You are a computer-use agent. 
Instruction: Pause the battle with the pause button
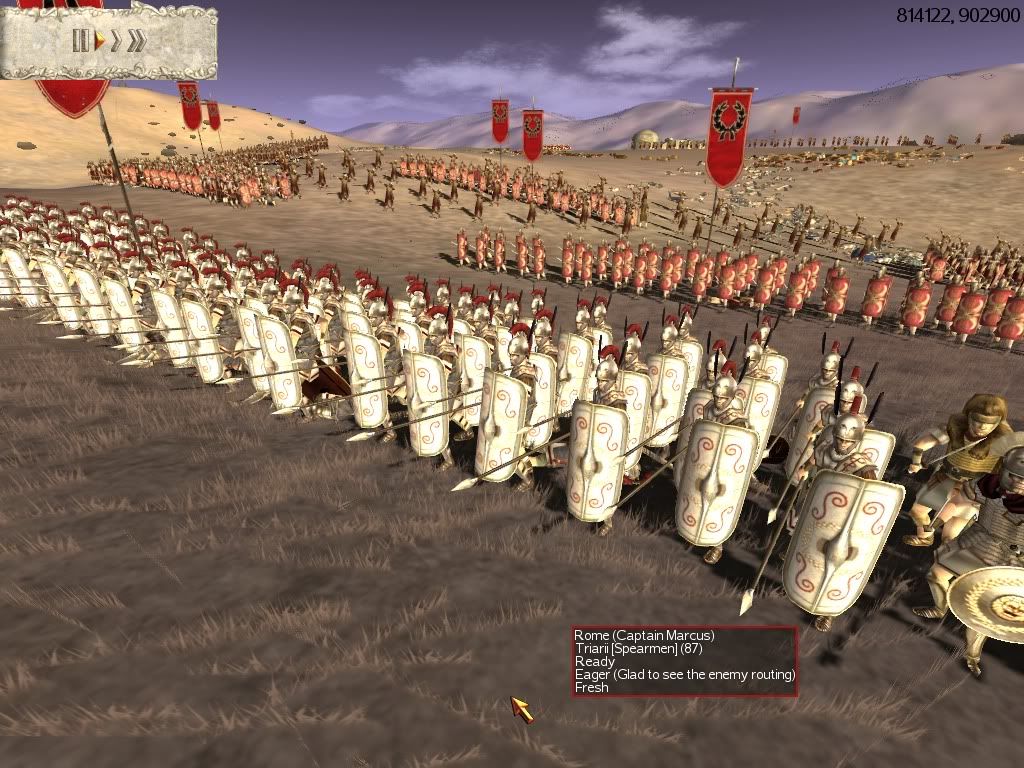(81, 41)
